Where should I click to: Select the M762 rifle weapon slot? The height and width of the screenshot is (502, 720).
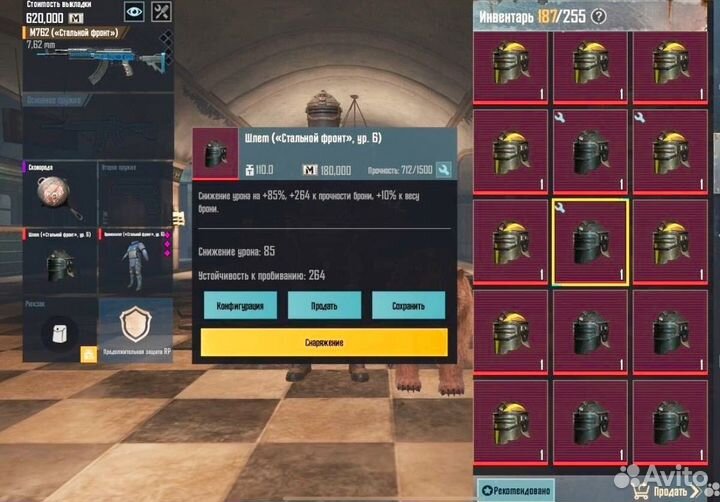(97, 62)
